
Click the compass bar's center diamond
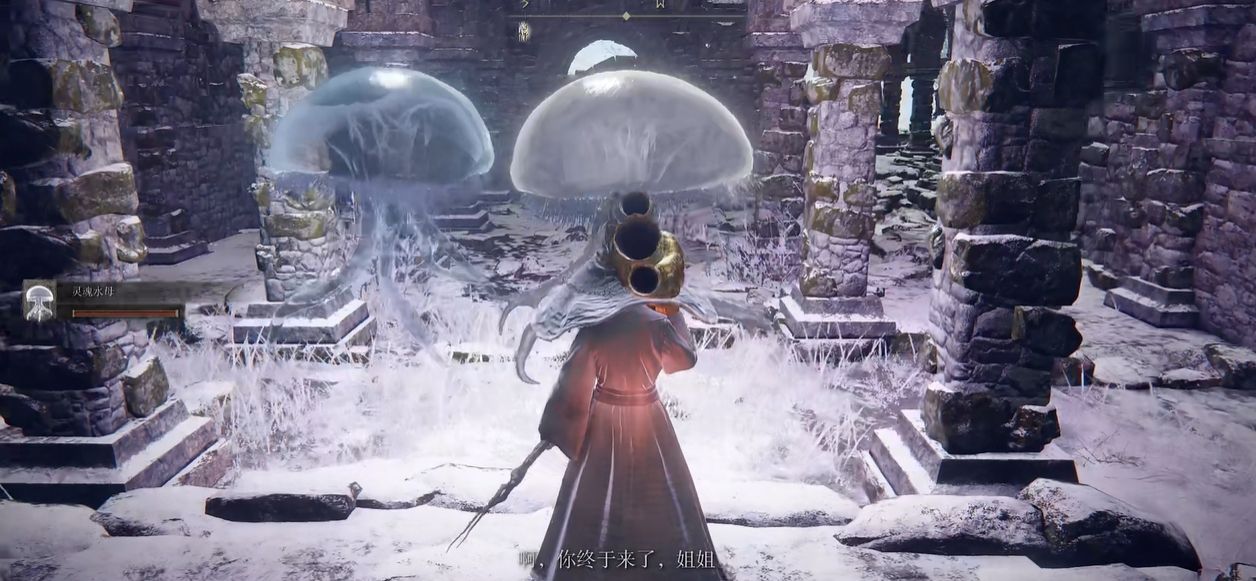click(x=626, y=15)
